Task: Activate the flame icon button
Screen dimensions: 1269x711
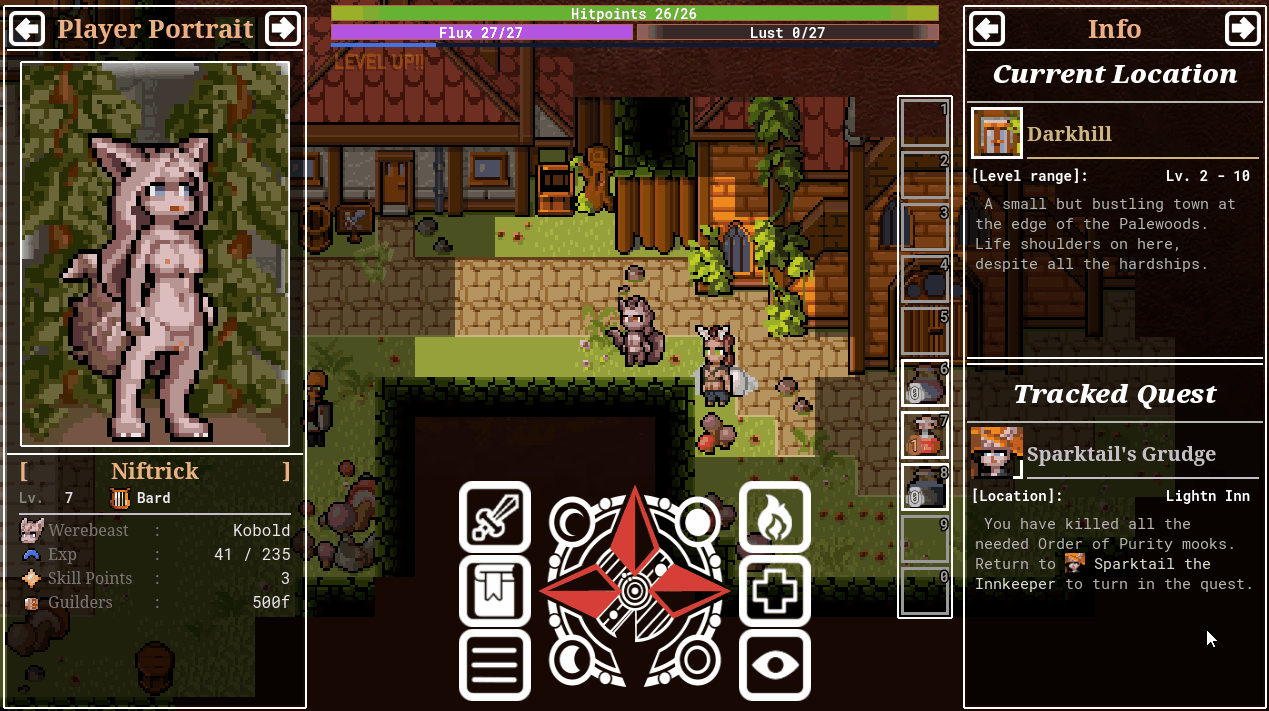Action: [775, 517]
